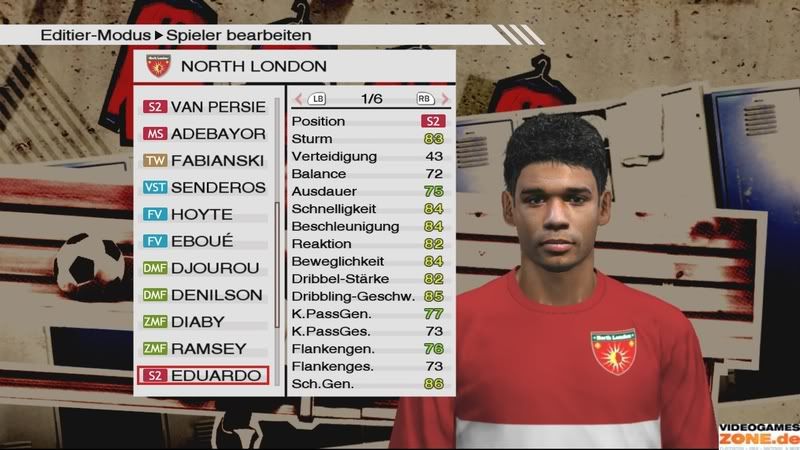Select Van Persie from the player list
800x450 pixels.
tap(205, 106)
